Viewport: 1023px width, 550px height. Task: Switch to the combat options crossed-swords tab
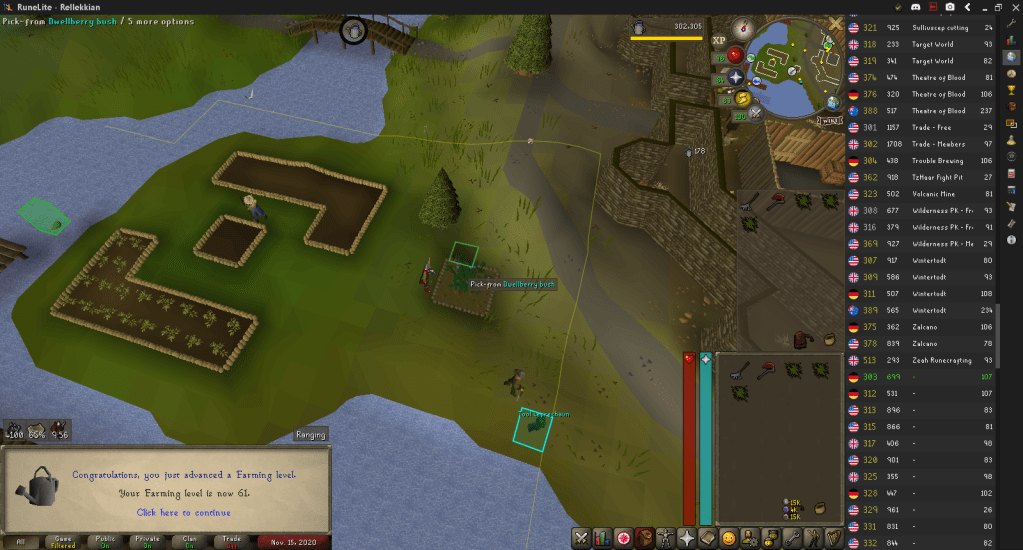[x=580, y=538]
